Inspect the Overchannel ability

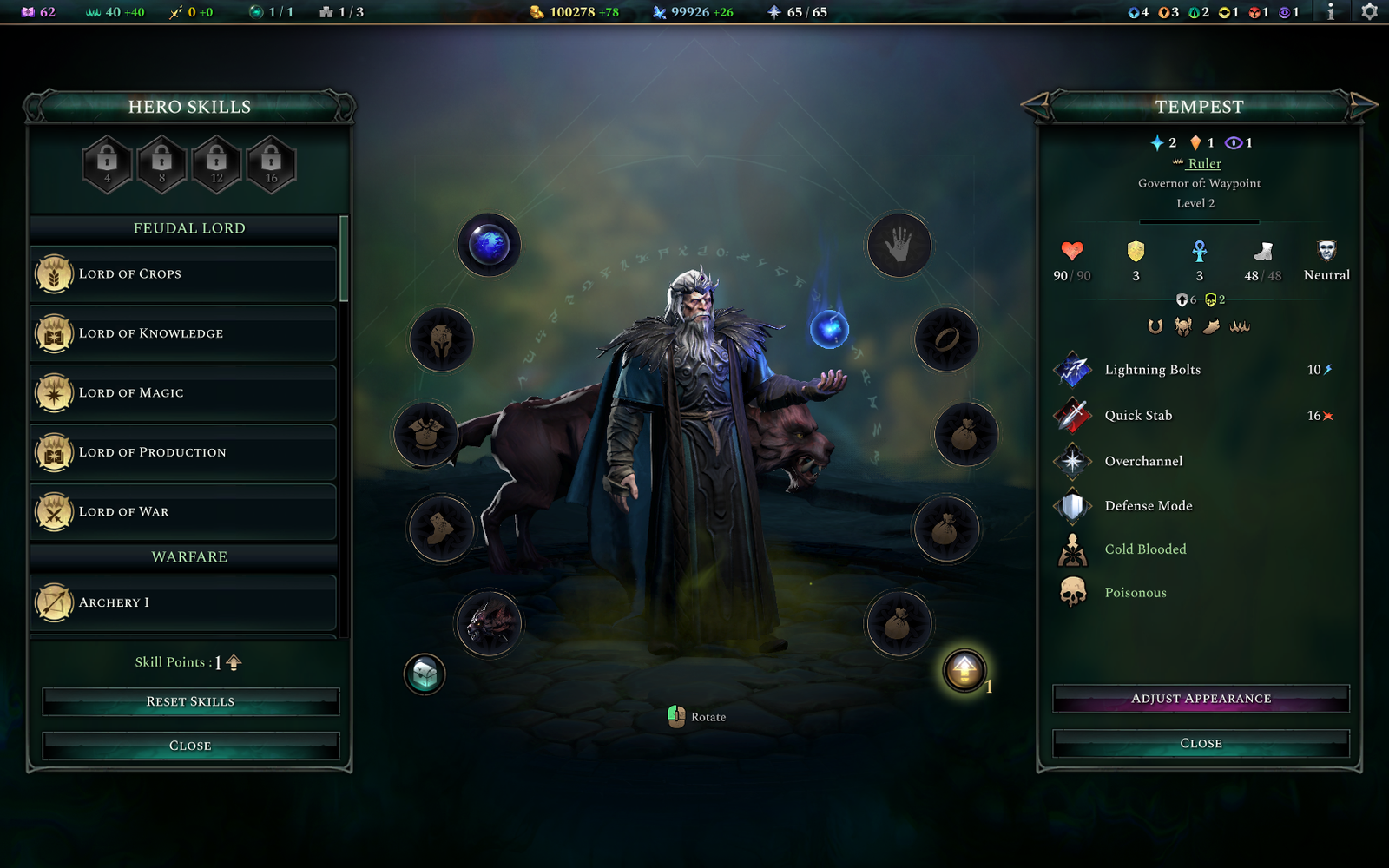(1143, 461)
